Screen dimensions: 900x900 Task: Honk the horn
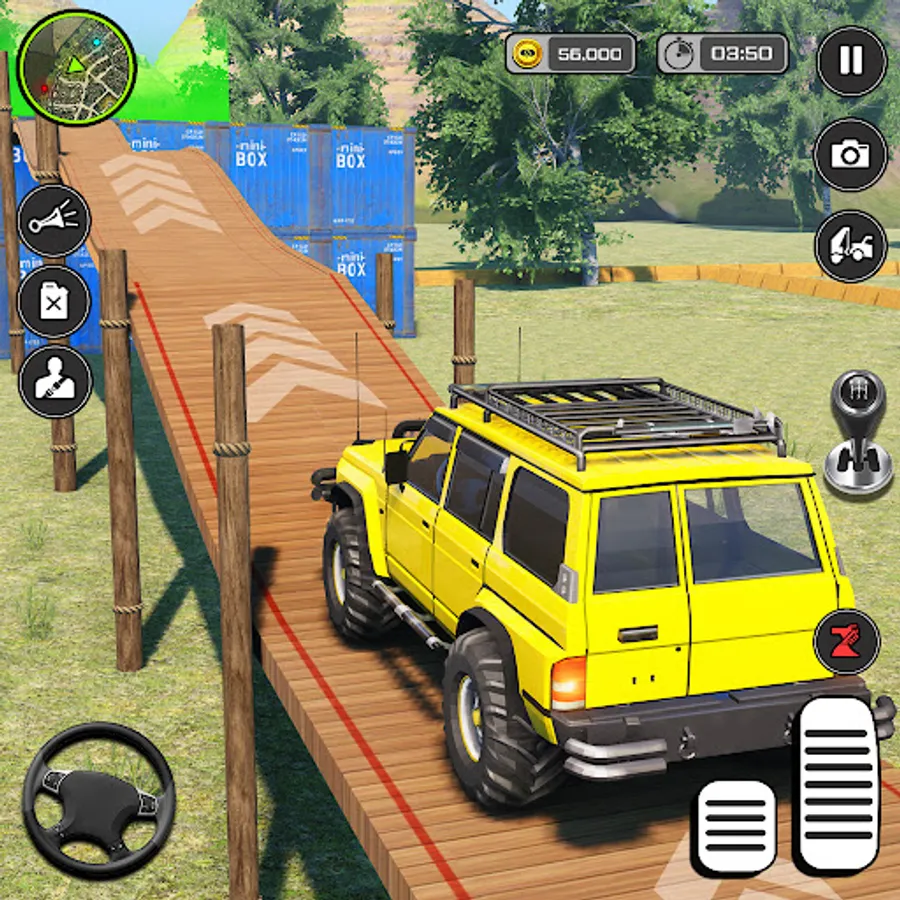(x=55, y=220)
